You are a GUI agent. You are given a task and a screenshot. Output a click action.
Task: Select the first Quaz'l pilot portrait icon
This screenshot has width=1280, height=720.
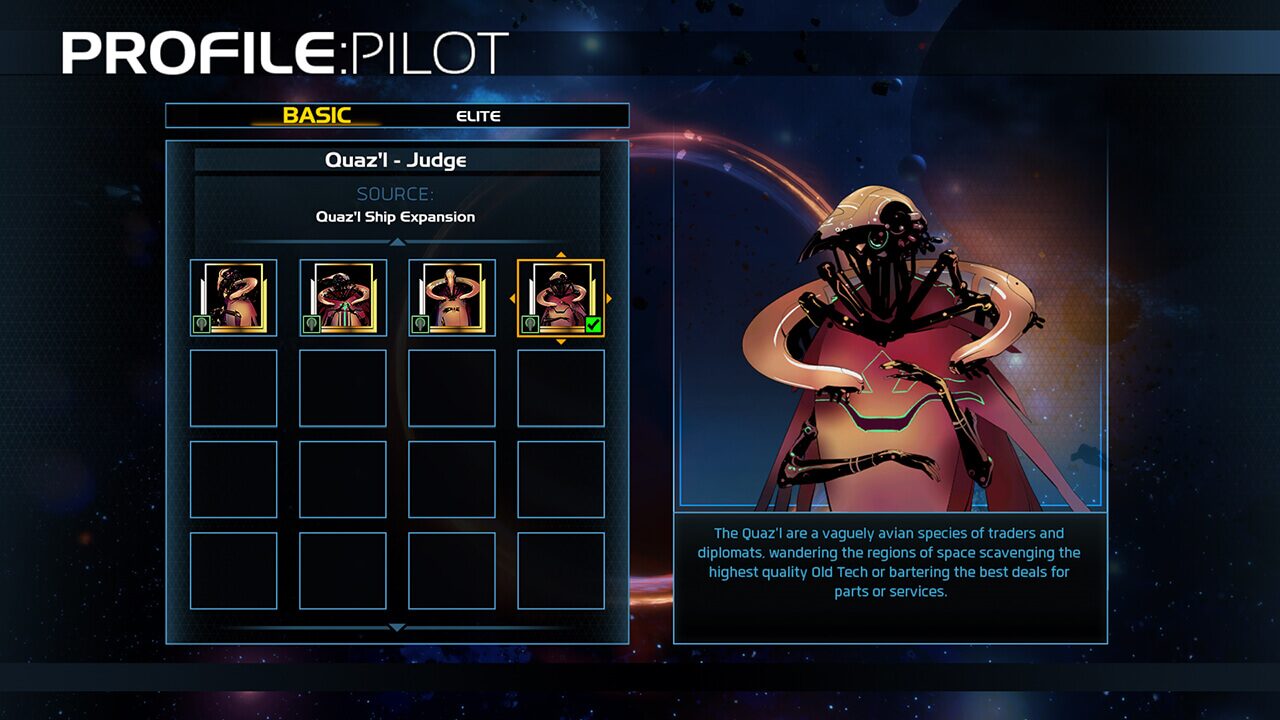point(233,296)
